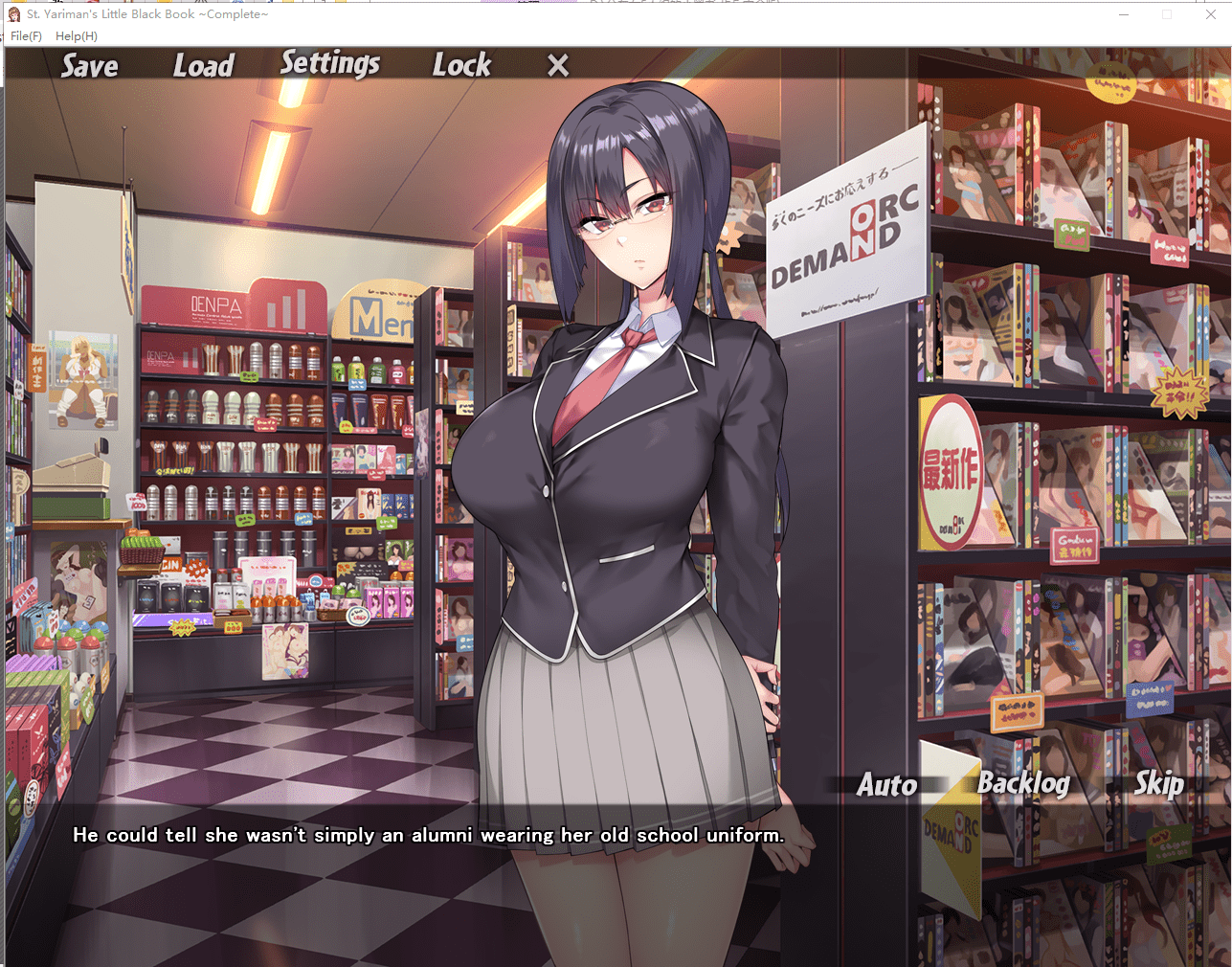Viewport: 1232px width, 967px height.
Task: Open the File(F) menu
Action: [x=25, y=35]
